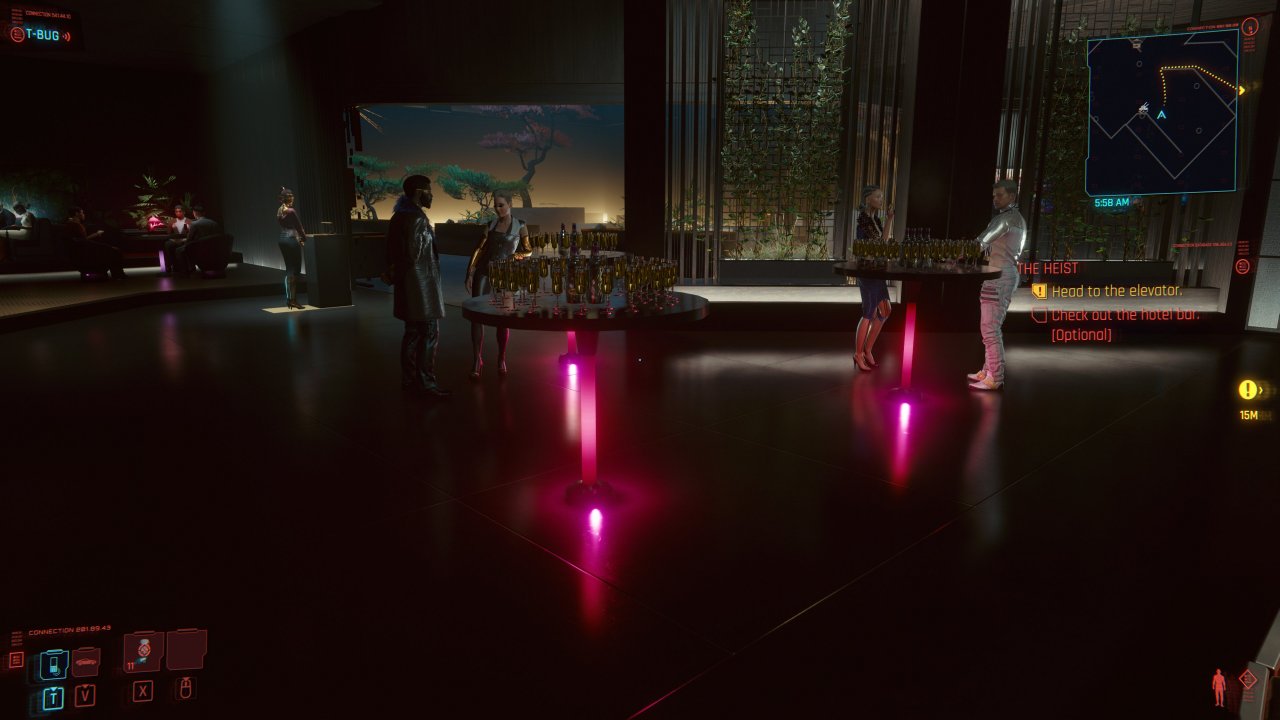The height and width of the screenshot is (720, 1280).
Task: Click the chevron above the T key slot
Action: pyautogui.click(x=53, y=688)
